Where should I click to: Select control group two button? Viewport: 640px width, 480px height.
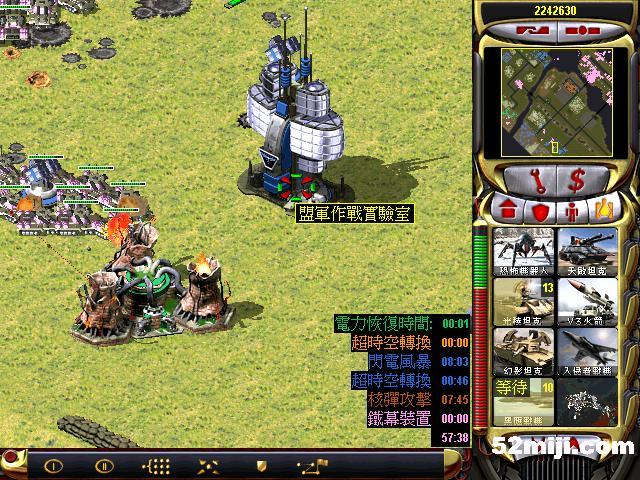pyautogui.click(x=104, y=465)
